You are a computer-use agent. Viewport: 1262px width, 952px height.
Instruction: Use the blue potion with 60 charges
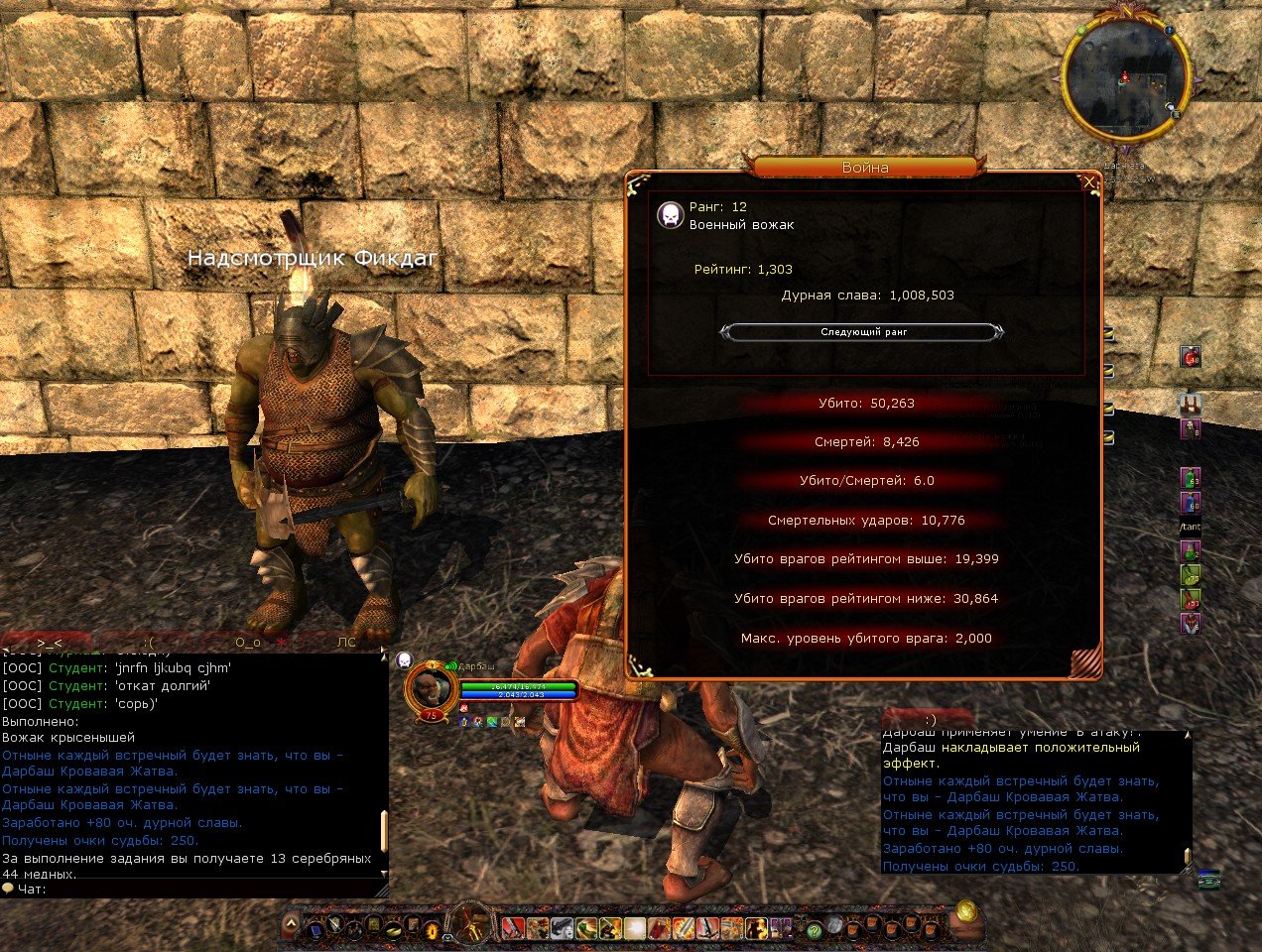1191,503
